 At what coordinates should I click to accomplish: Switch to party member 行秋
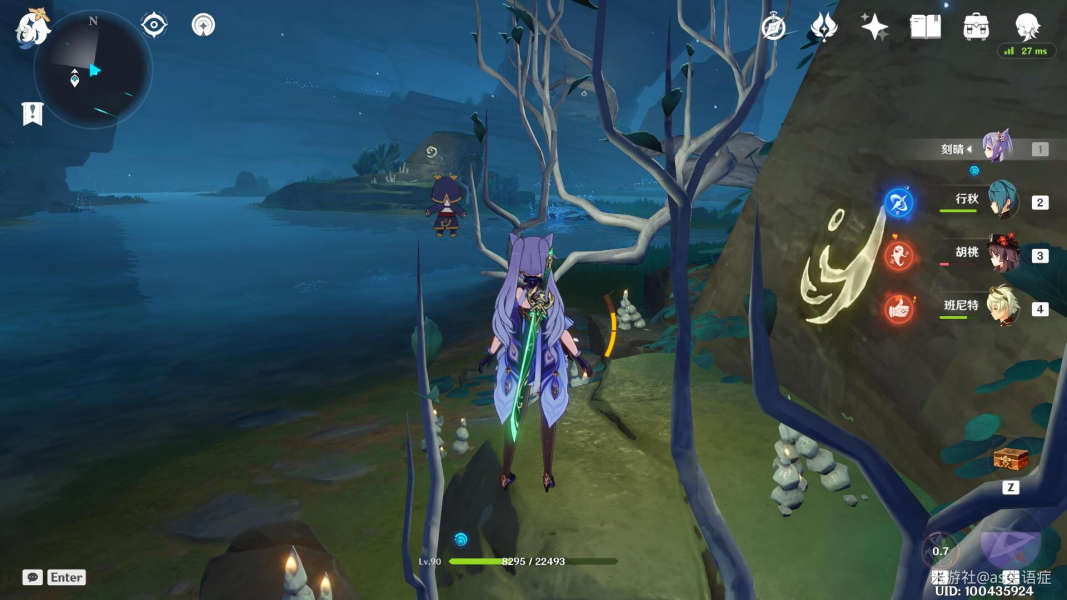(x=1002, y=201)
